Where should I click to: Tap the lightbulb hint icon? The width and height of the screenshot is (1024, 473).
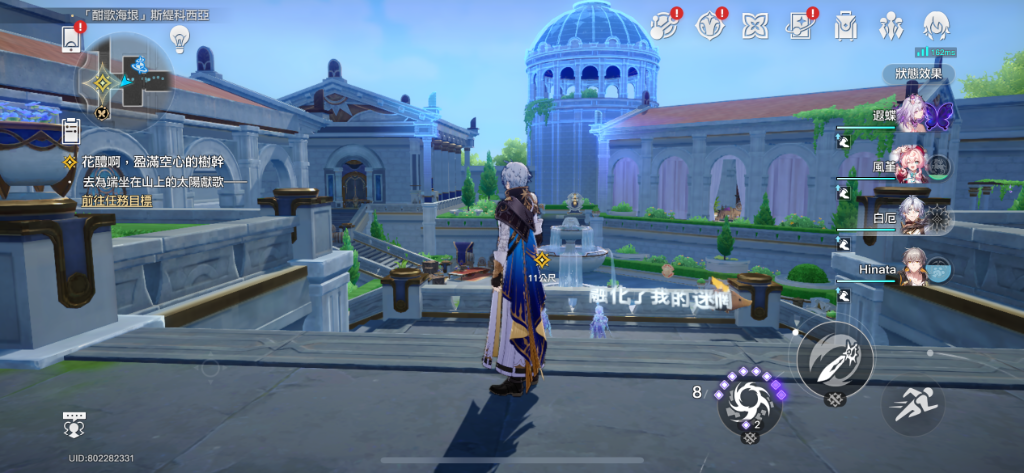pyautogui.click(x=180, y=38)
